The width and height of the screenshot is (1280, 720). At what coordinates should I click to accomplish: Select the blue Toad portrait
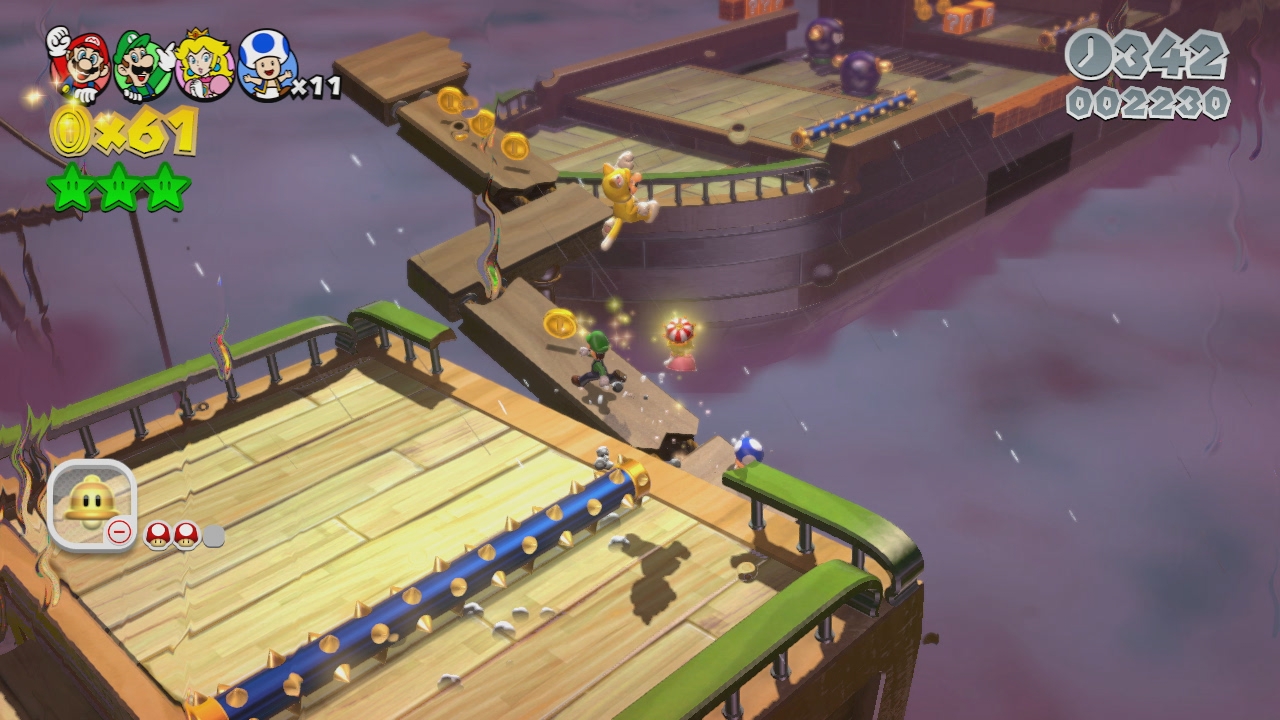pyautogui.click(x=266, y=66)
